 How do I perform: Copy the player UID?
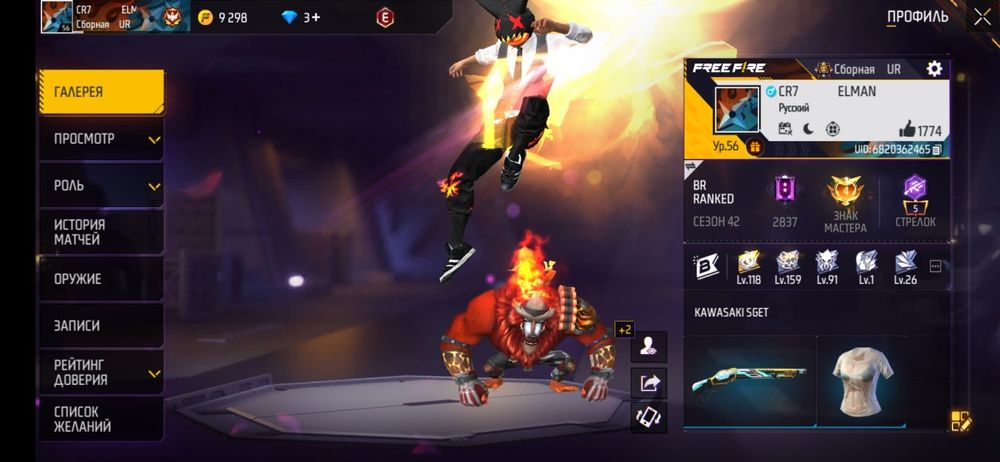pos(937,149)
